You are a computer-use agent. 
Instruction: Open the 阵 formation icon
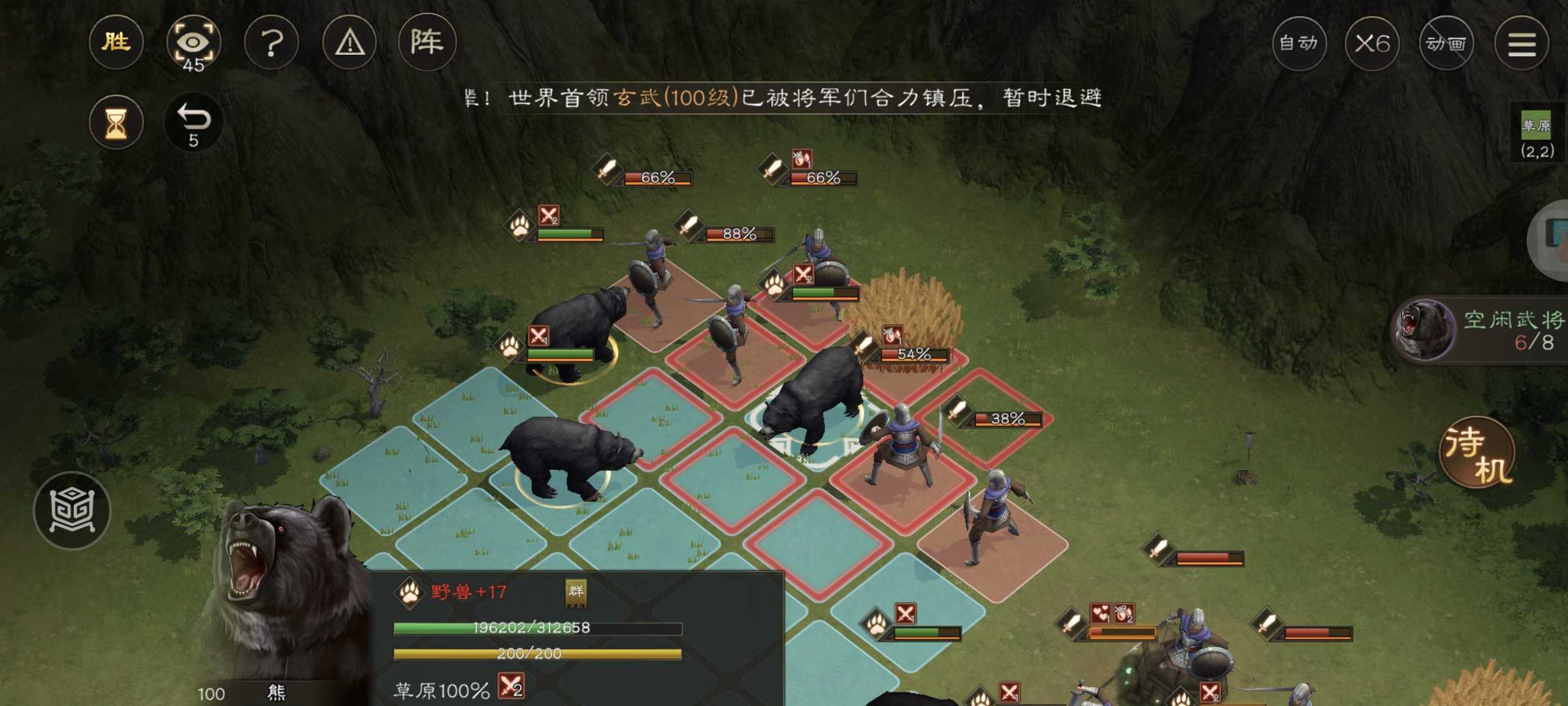click(x=427, y=42)
